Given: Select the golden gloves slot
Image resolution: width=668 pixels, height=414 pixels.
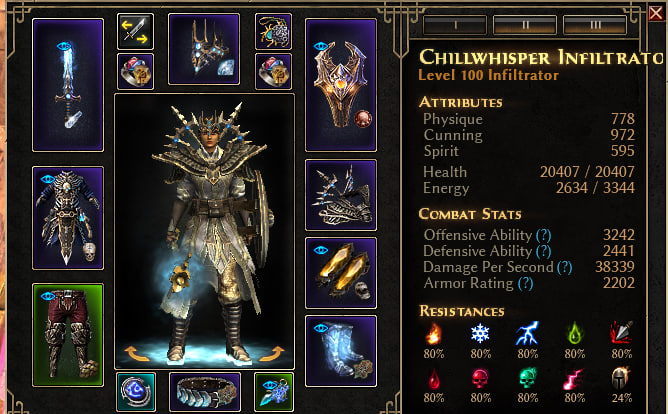Looking at the screenshot, I should point(340,272).
